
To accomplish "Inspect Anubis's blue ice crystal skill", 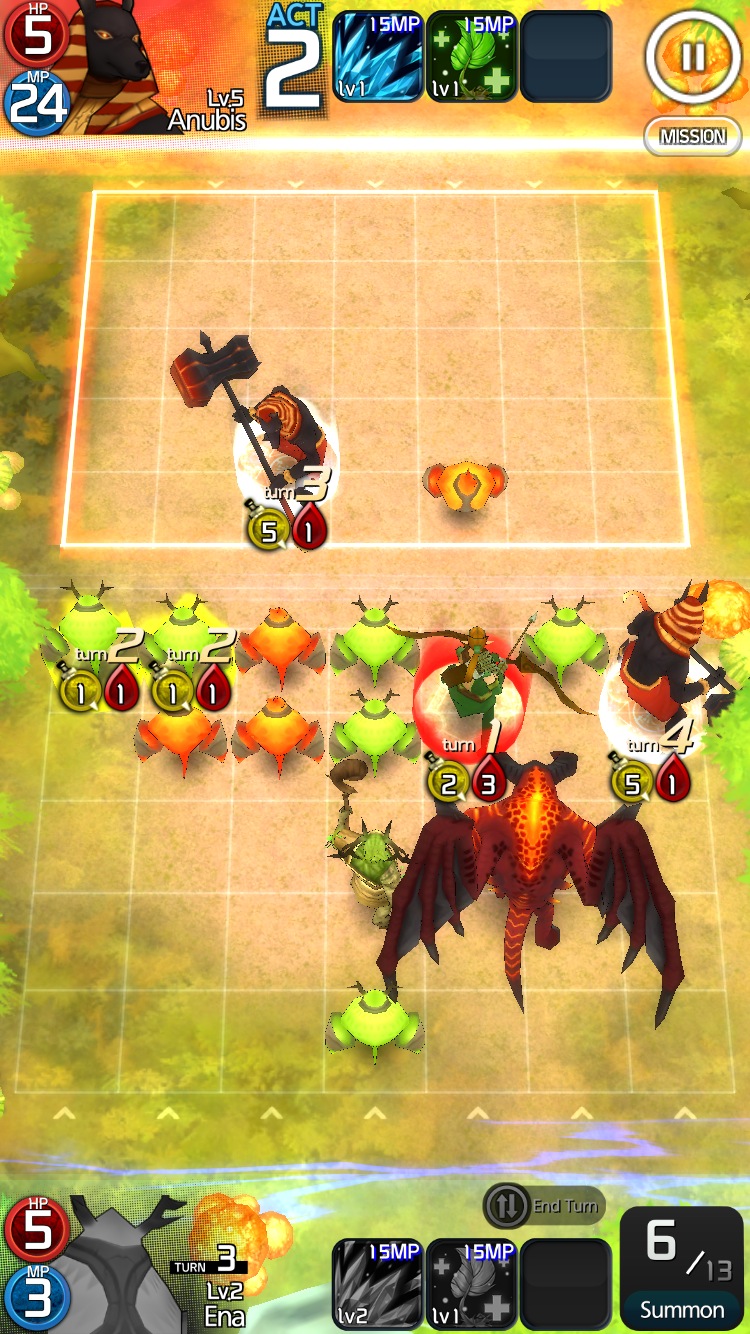I will (x=377, y=57).
